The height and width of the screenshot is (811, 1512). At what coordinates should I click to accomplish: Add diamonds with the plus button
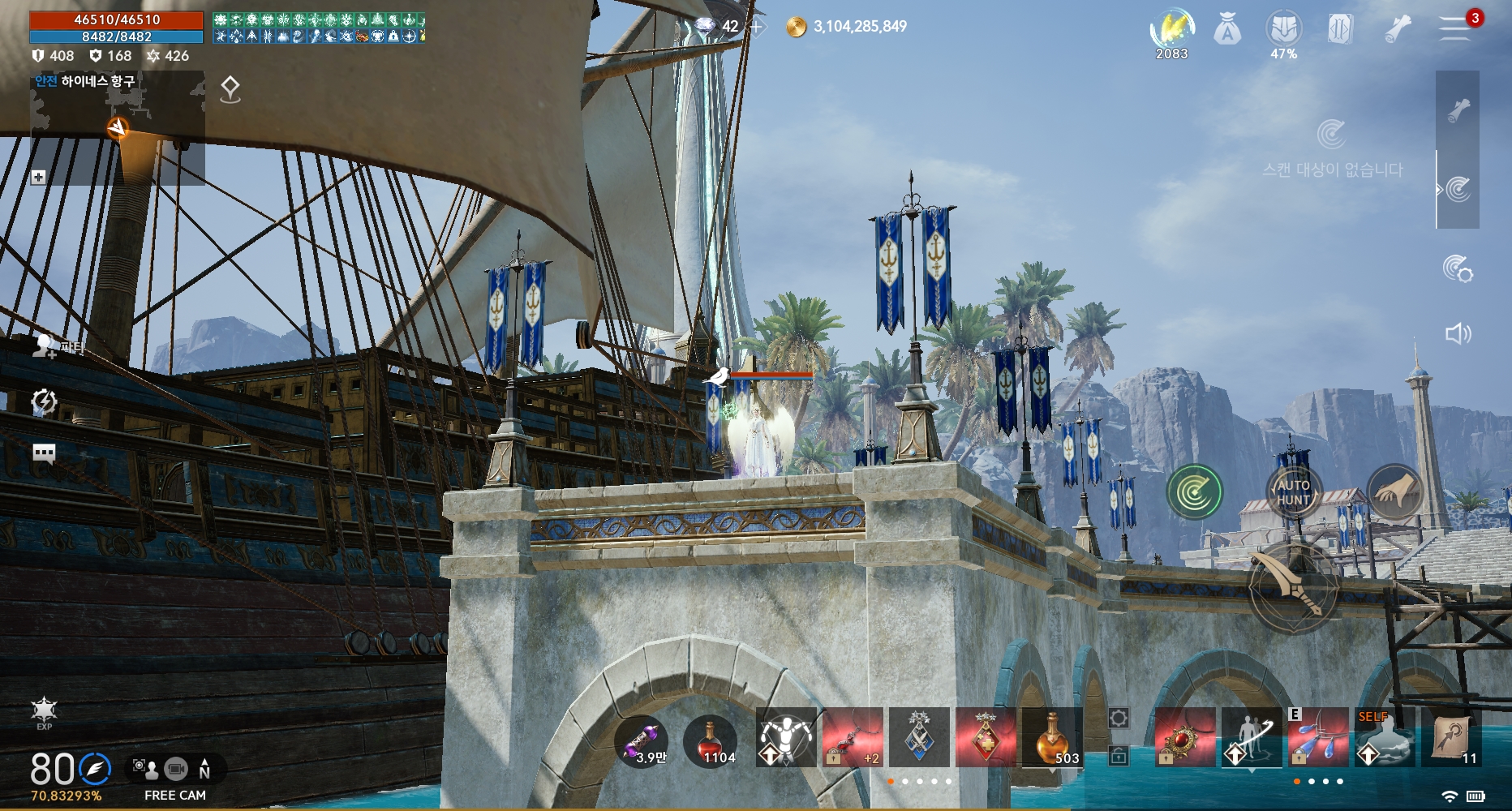[756, 27]
